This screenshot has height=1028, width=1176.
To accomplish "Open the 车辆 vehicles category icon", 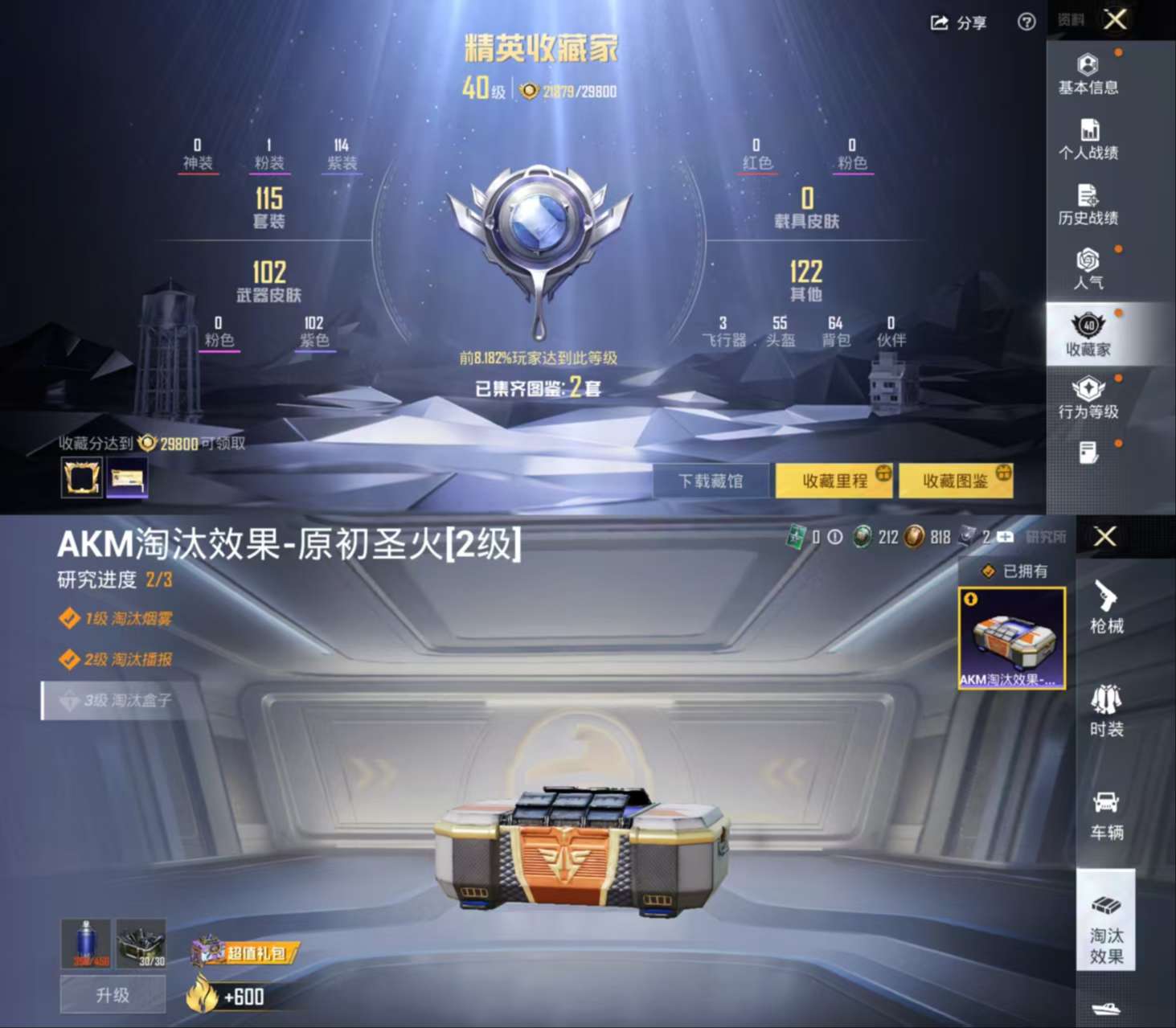I will (1107, 816).
